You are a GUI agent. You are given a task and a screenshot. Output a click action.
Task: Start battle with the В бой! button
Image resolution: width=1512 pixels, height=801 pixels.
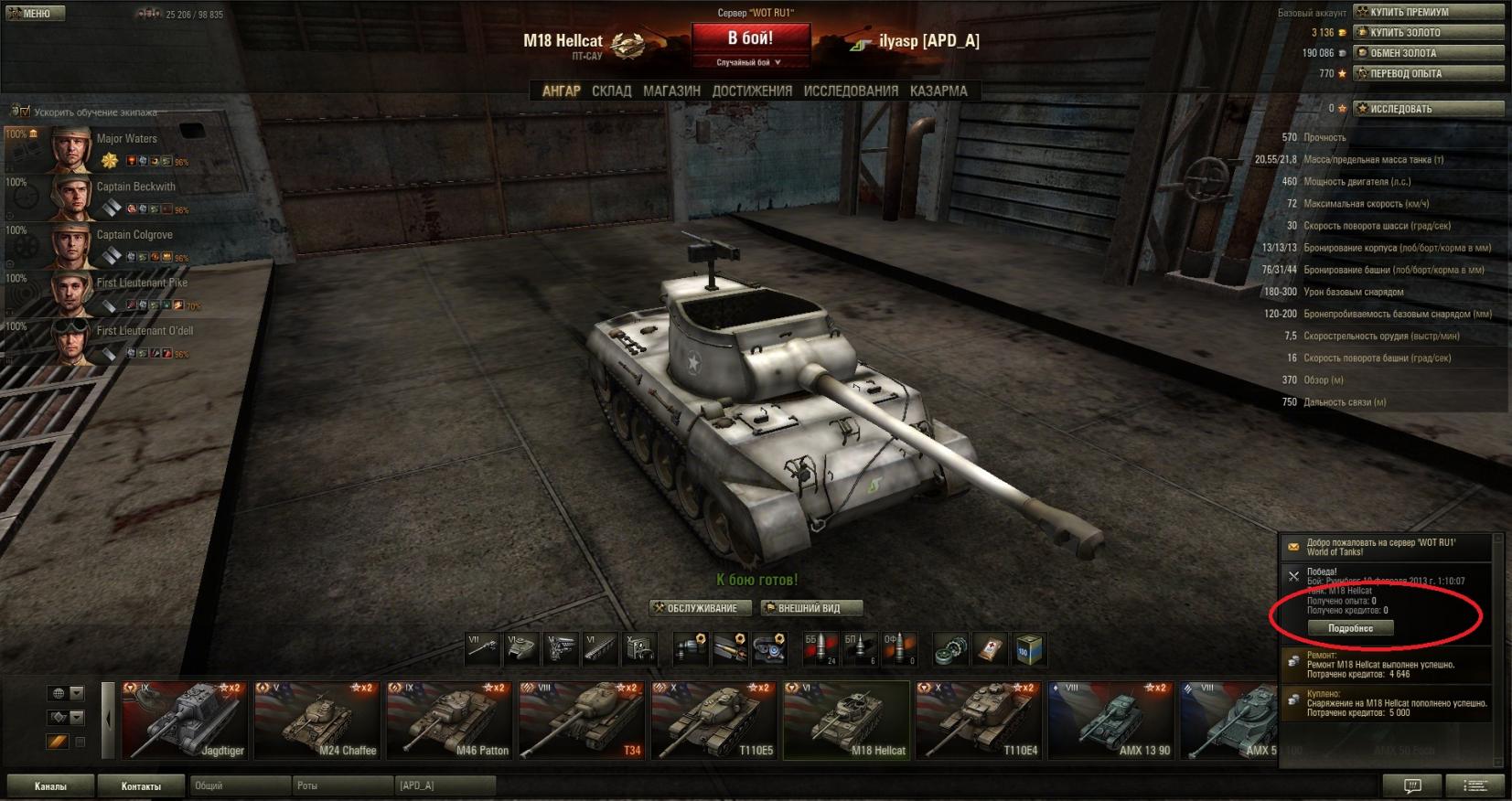point(750,39)
